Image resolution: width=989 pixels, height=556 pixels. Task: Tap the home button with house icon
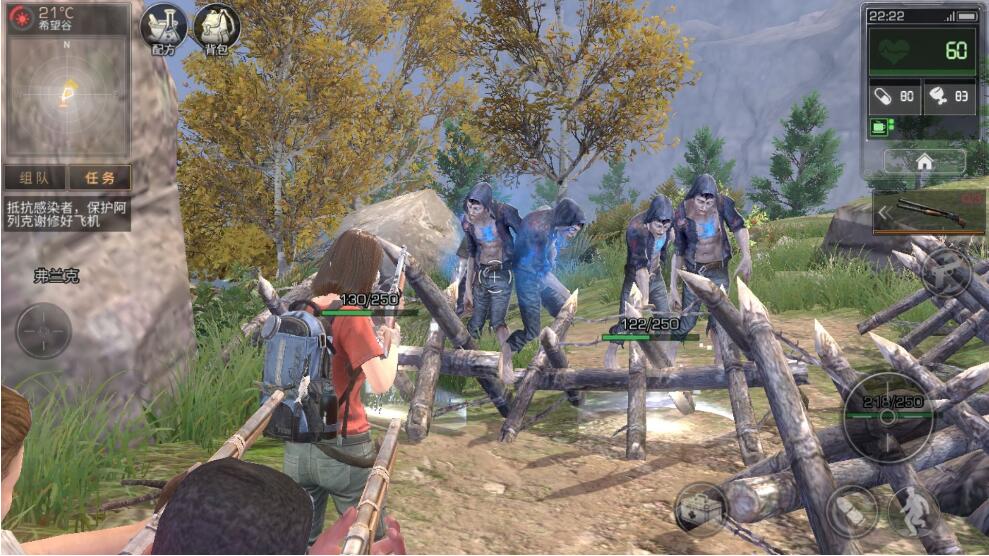(x=924, y=162)
